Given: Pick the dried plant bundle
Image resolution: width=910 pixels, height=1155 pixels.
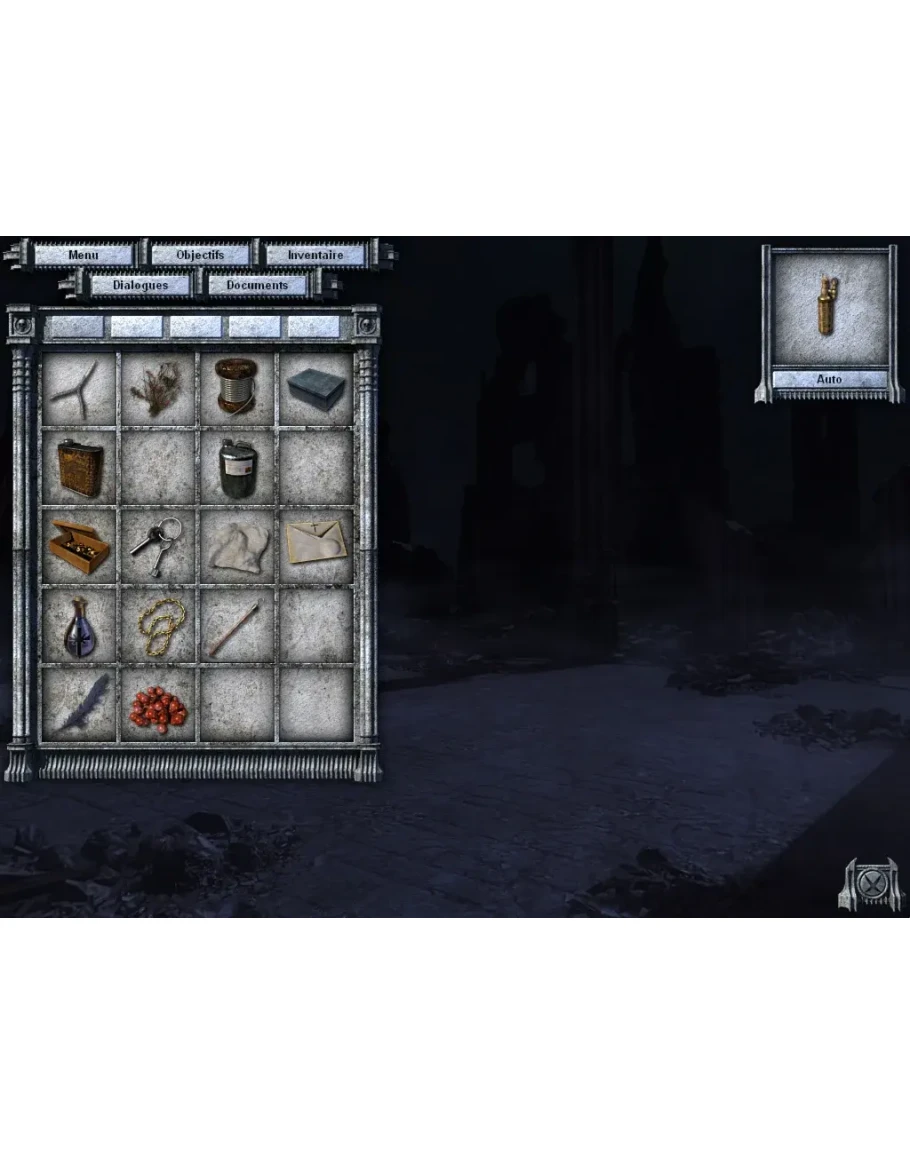Looking at the screenshot, I should (158, 389).
